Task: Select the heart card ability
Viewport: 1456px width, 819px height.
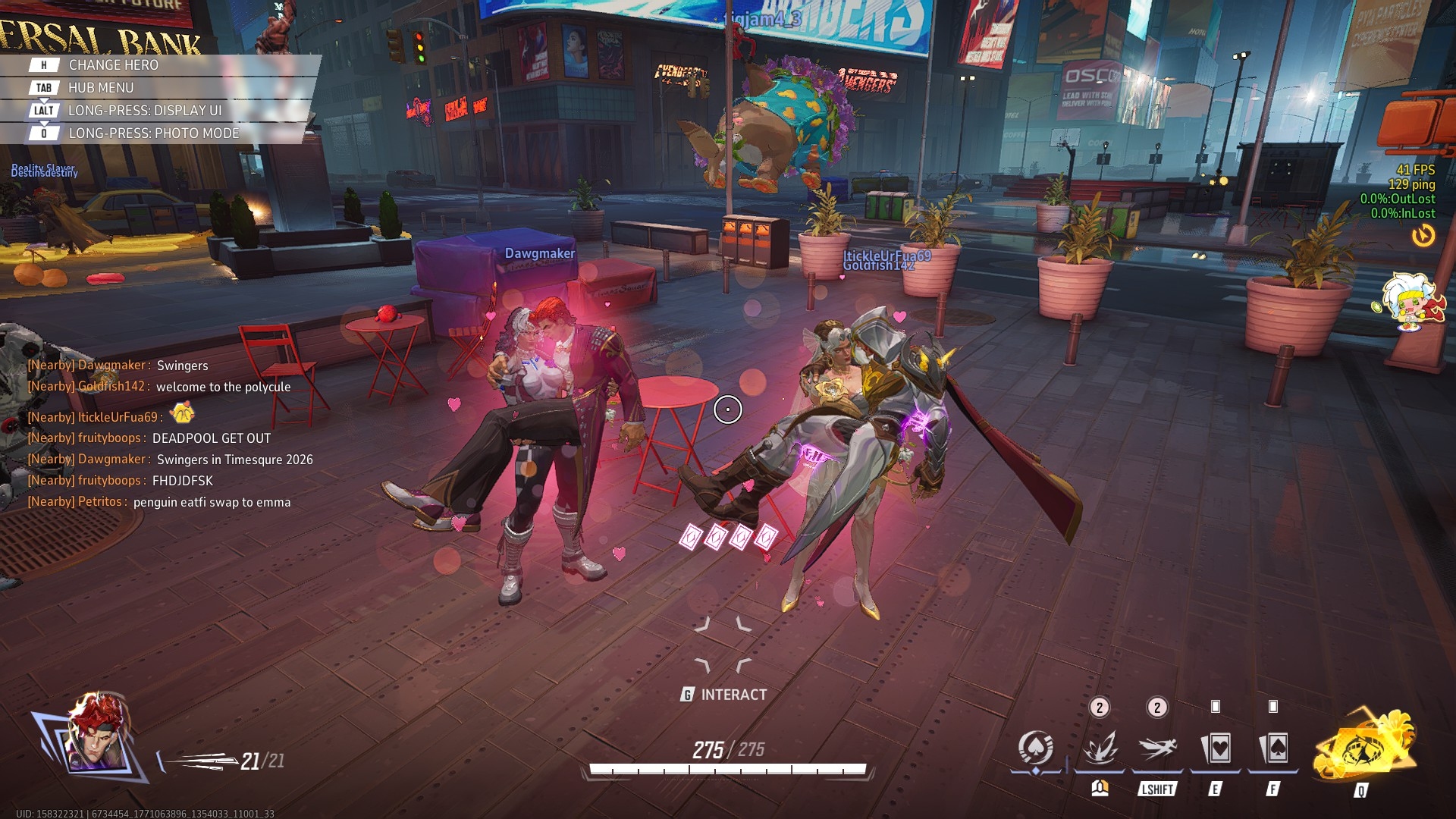Action: (1216, 749)
